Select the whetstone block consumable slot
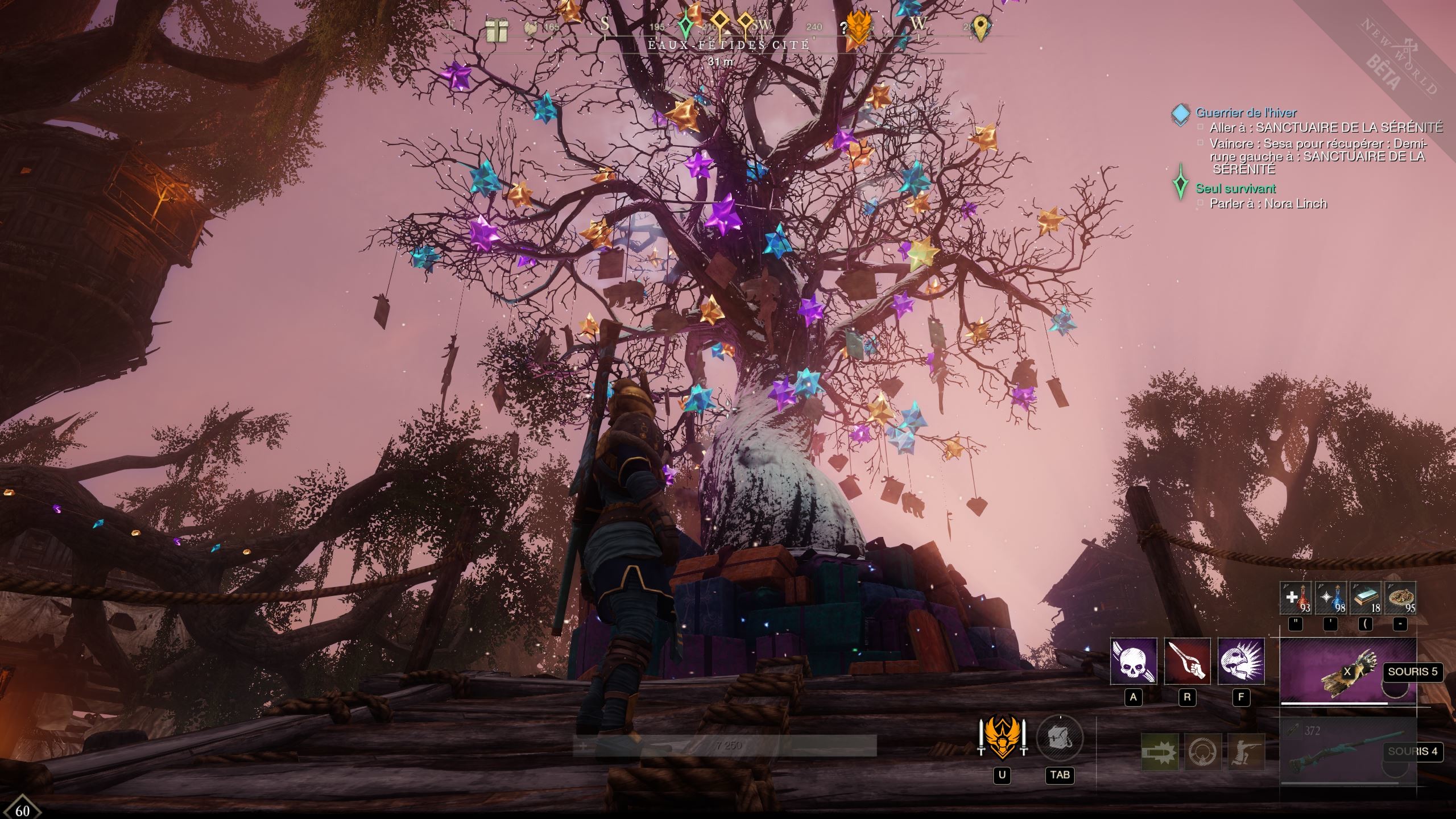This screenshot has width=1456, height=819. click(x=1366, y=598)
